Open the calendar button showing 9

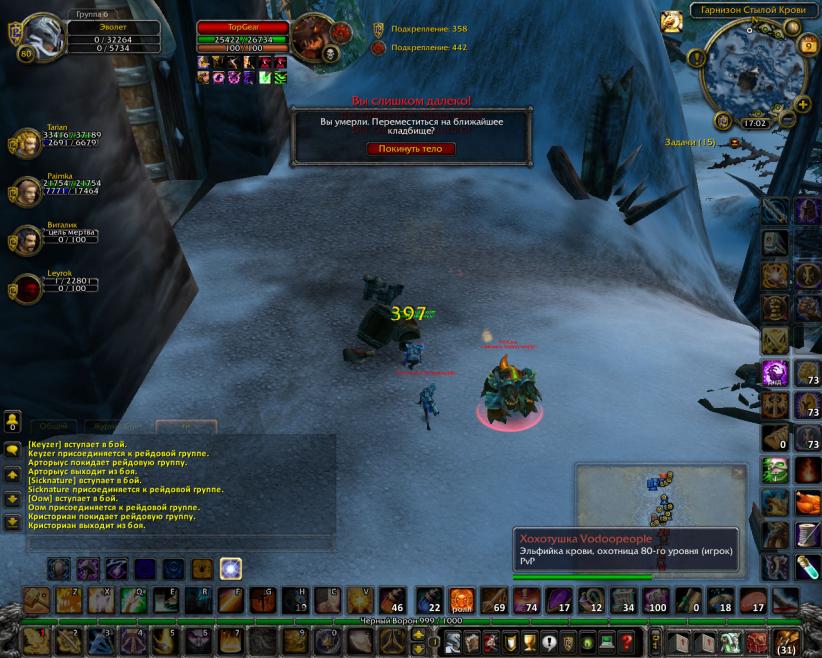(x=808, y=45)
